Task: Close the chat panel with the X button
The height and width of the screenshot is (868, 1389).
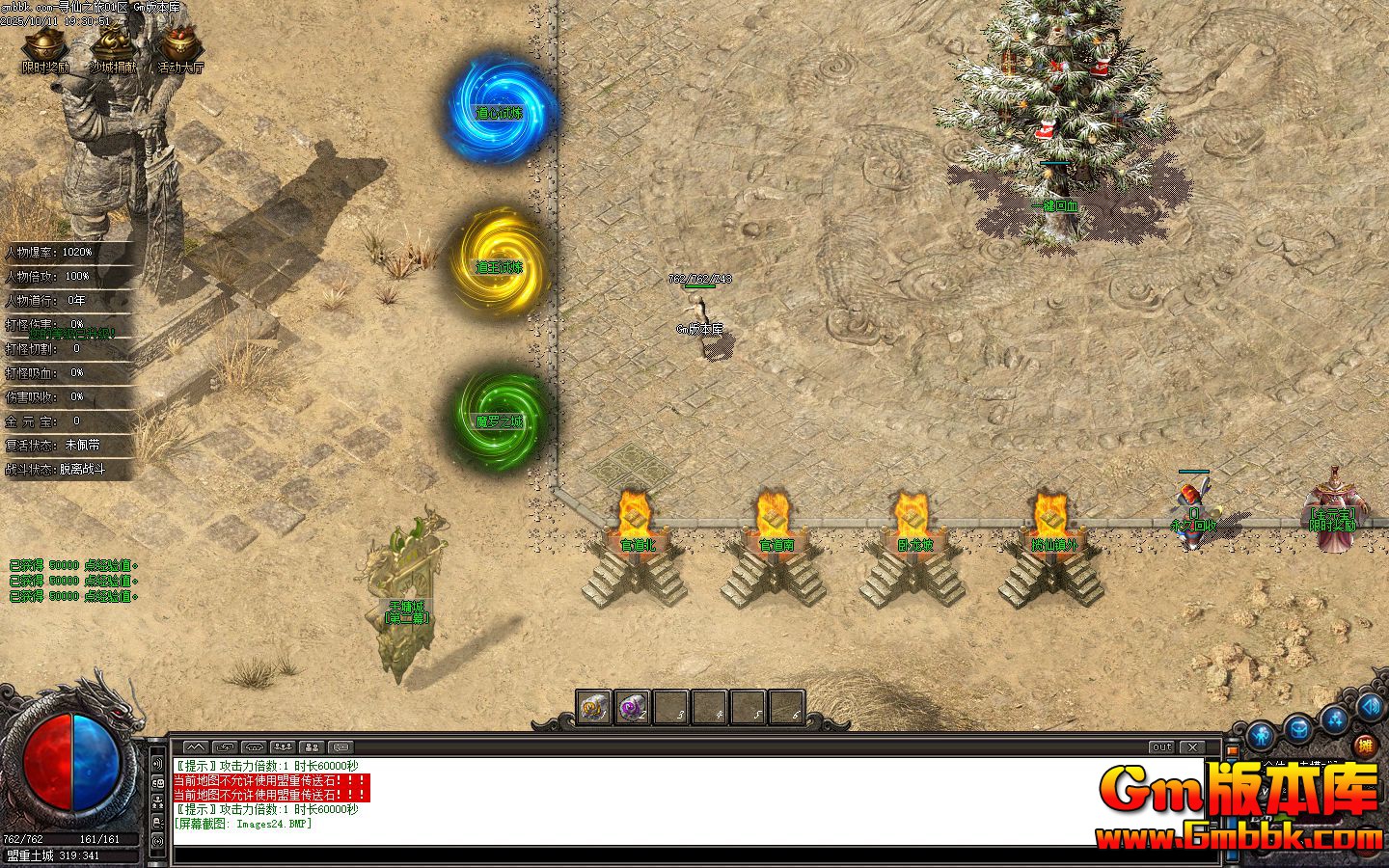Action: point(1193,747)
